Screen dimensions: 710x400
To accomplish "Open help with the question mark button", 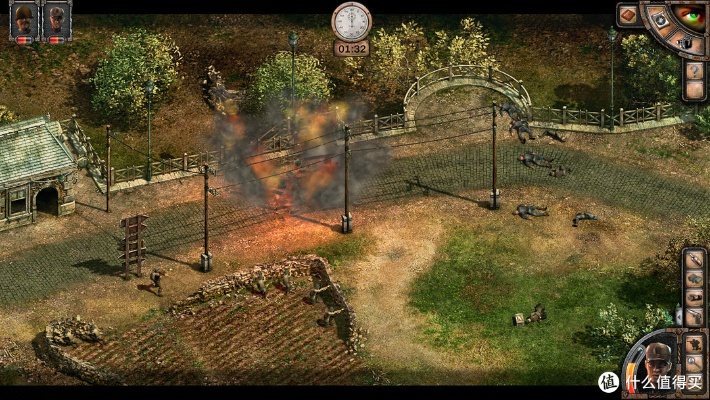I will click(x=694, y=70).
